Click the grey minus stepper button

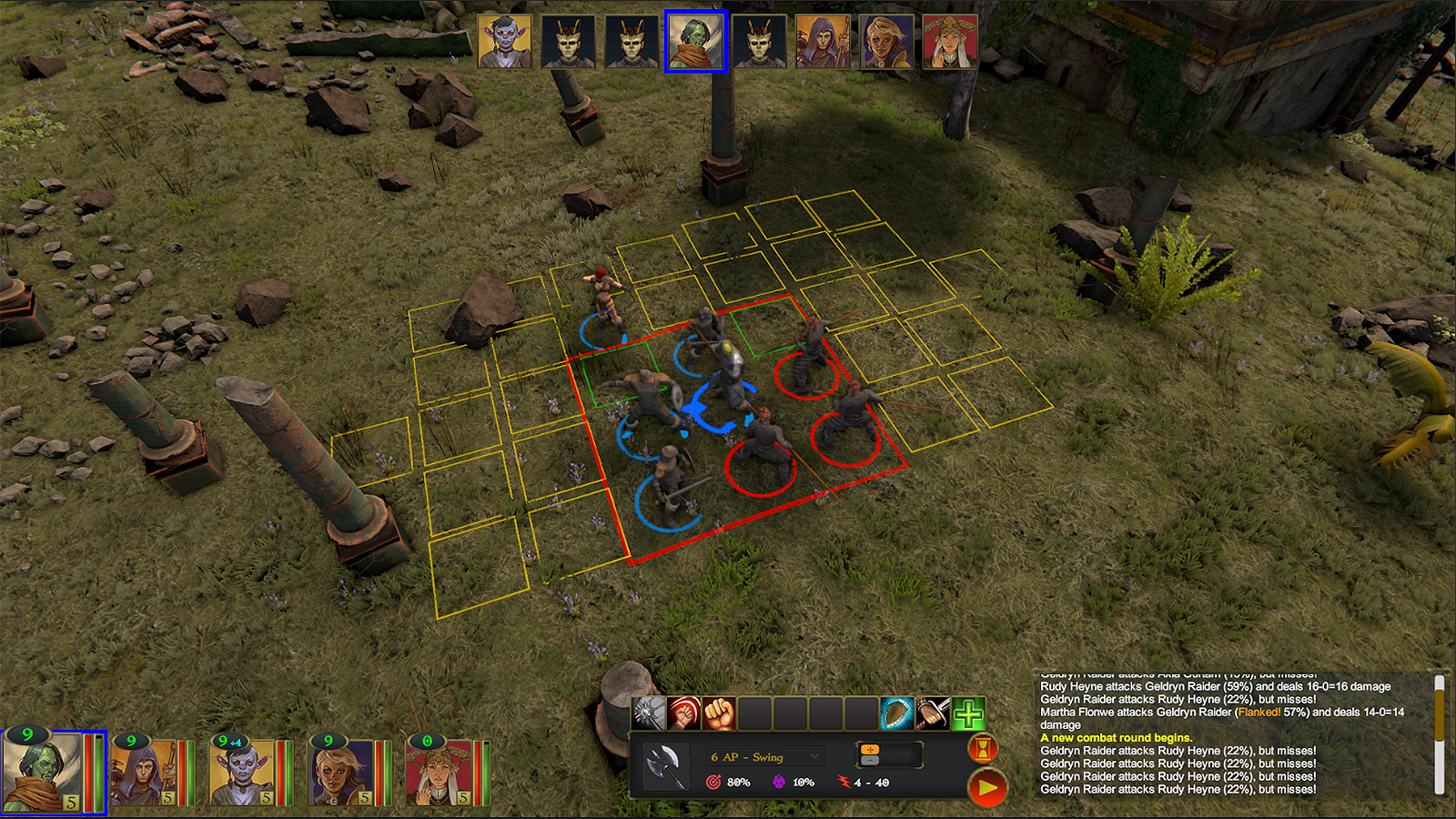pyautogui.click(x=870, y=761)
